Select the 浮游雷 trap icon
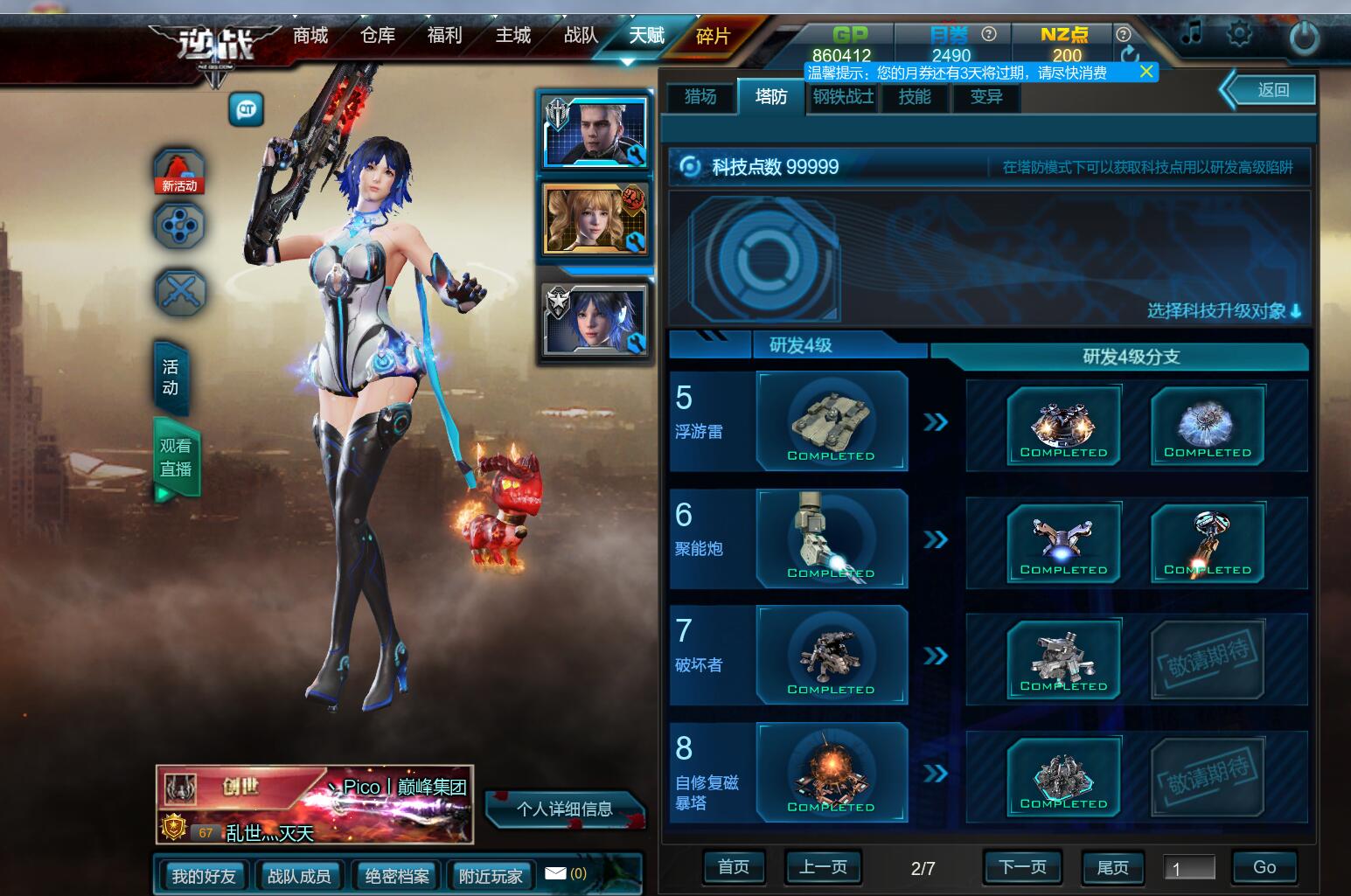 831,421
